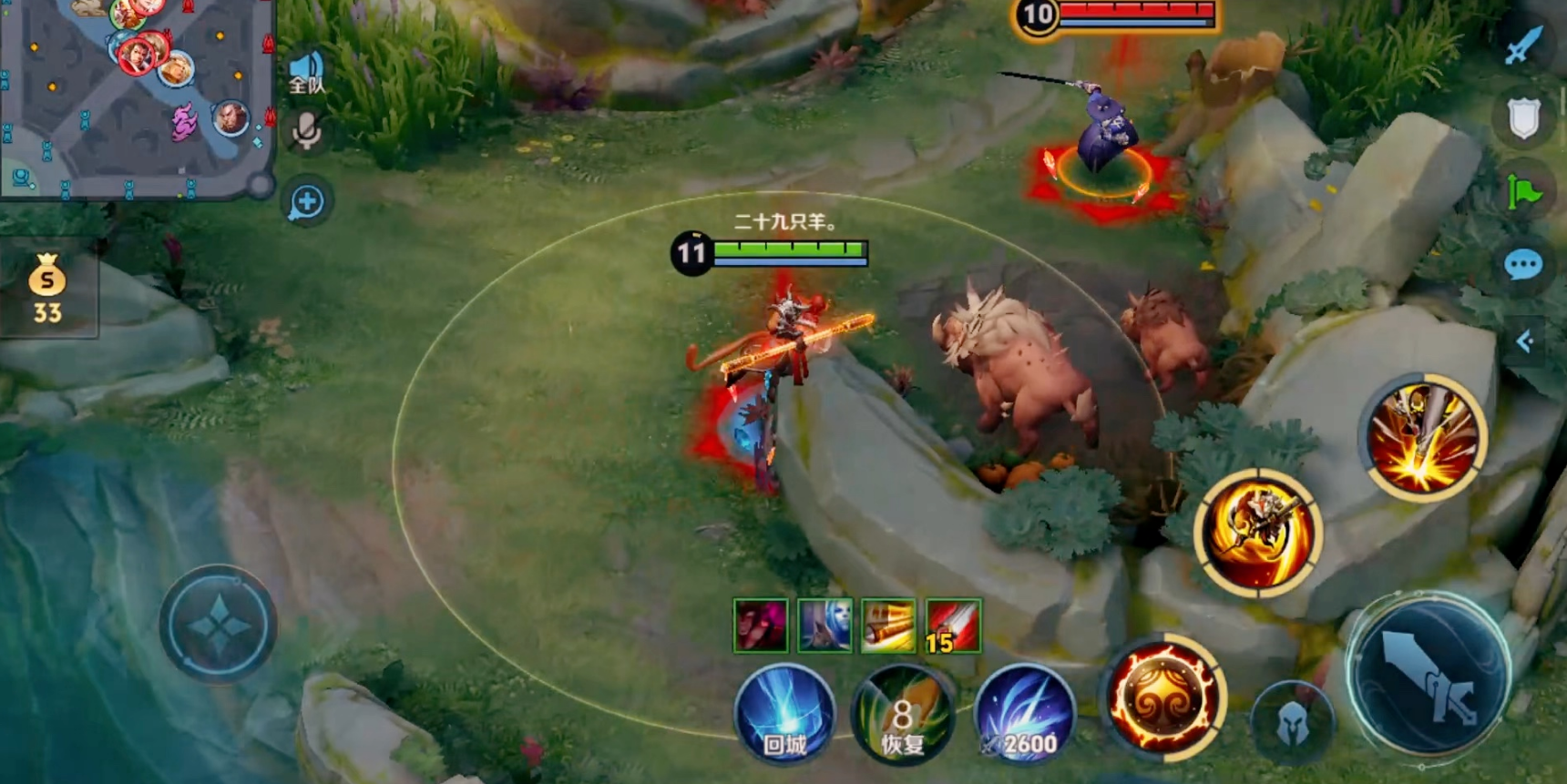The height and width of the screenshot is (784, 1567).
Task: Activate the 回城 recall spell
Action: (x=784, y=715)
